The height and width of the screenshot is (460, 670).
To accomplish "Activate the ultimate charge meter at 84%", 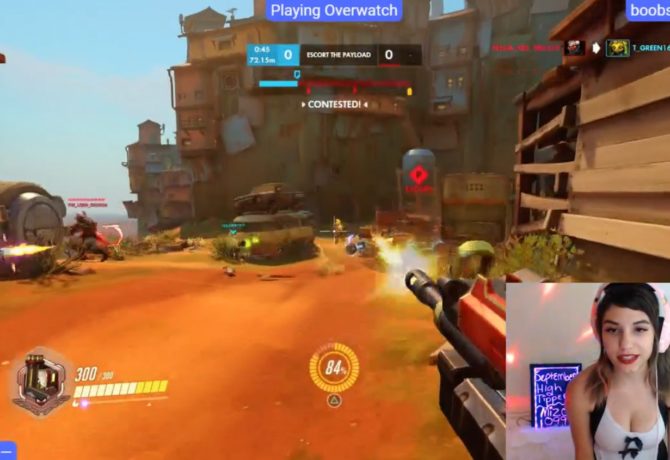I will (334, 367).
